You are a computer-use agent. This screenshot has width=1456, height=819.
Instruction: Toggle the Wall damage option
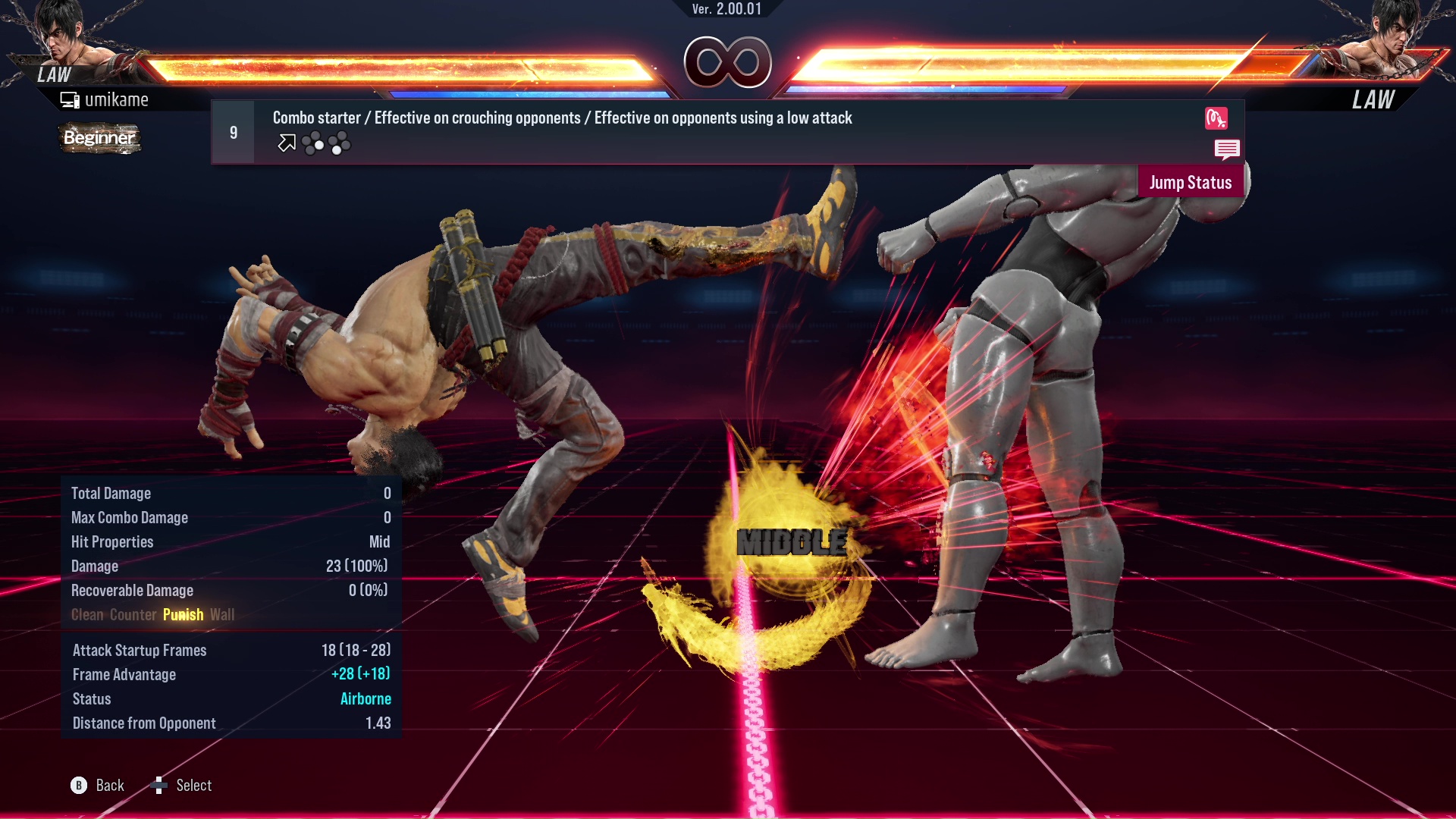(x=223, y=614)
